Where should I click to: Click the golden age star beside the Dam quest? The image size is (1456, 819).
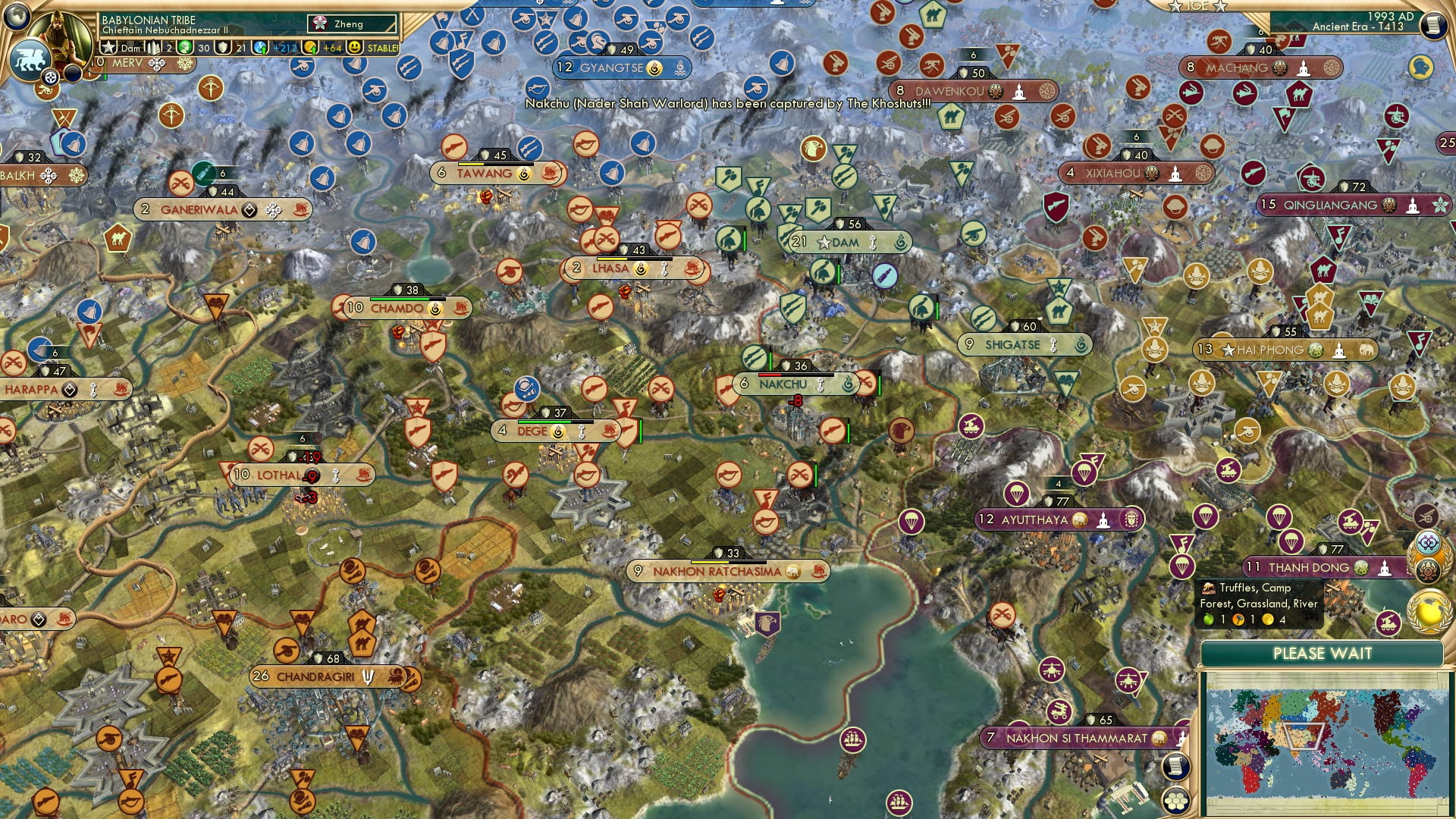(x=109, y=46)
